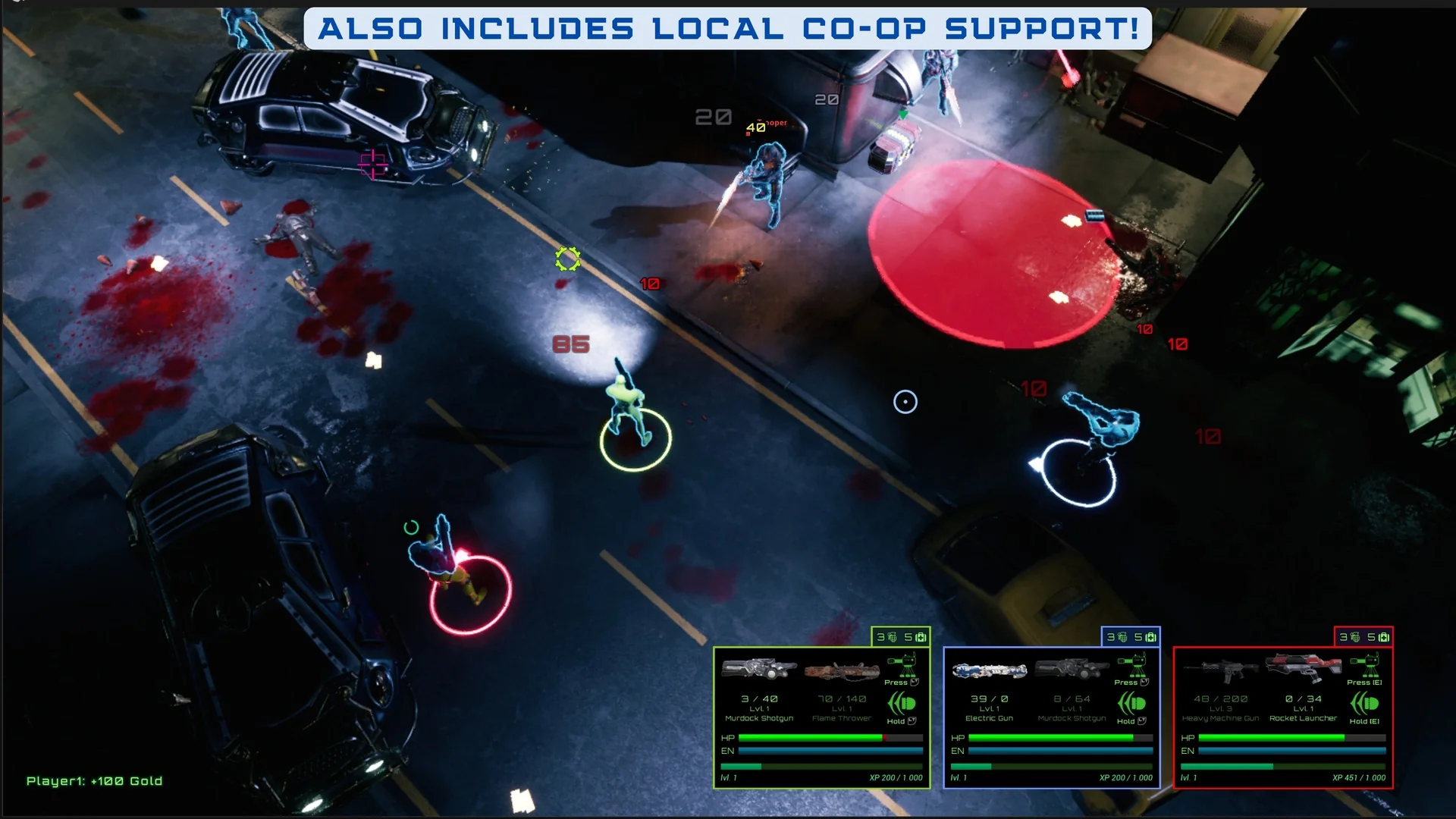Choose the Electric Gun weapon icon
1456x819 pixels.
click(x=989, y=670)
